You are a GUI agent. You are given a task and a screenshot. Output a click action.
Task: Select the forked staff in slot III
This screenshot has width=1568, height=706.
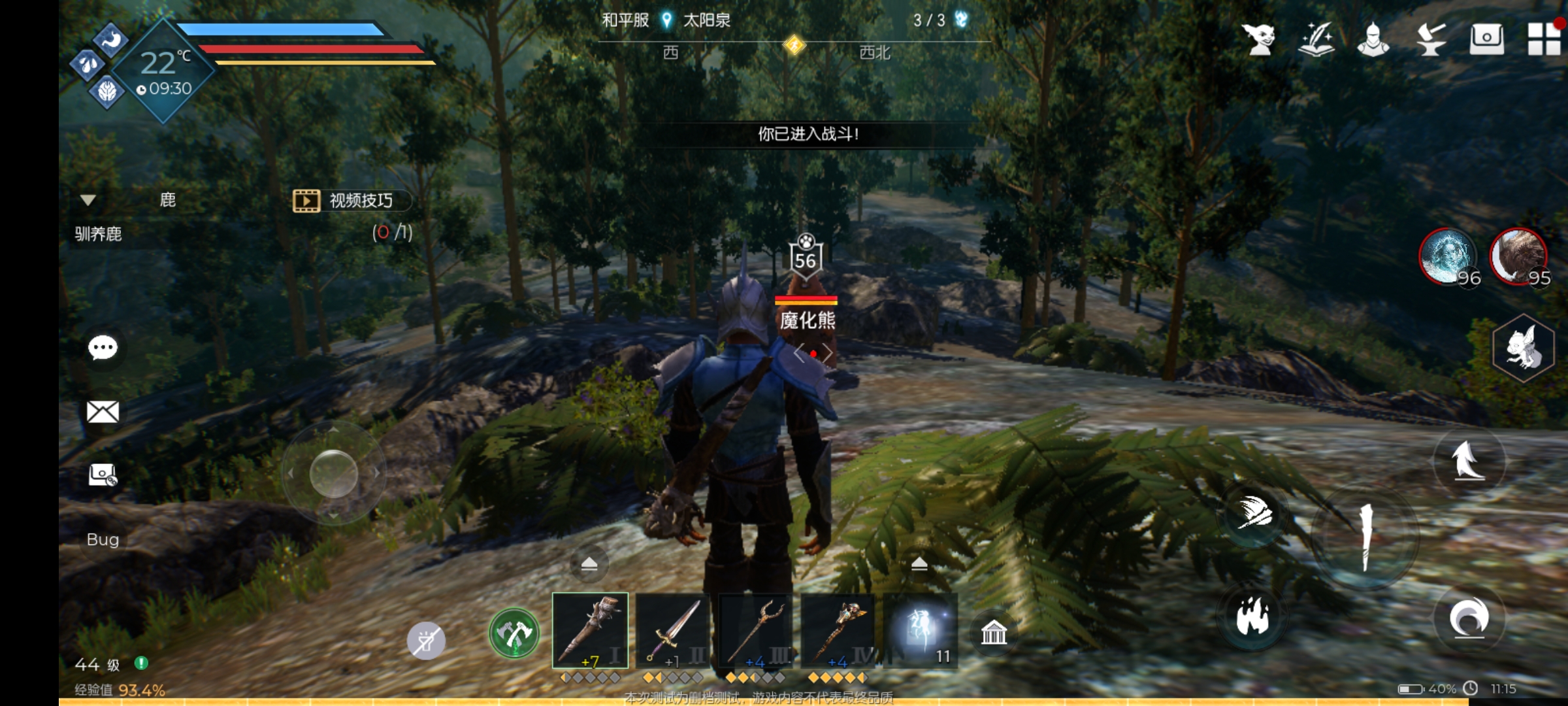pos(756,630)
